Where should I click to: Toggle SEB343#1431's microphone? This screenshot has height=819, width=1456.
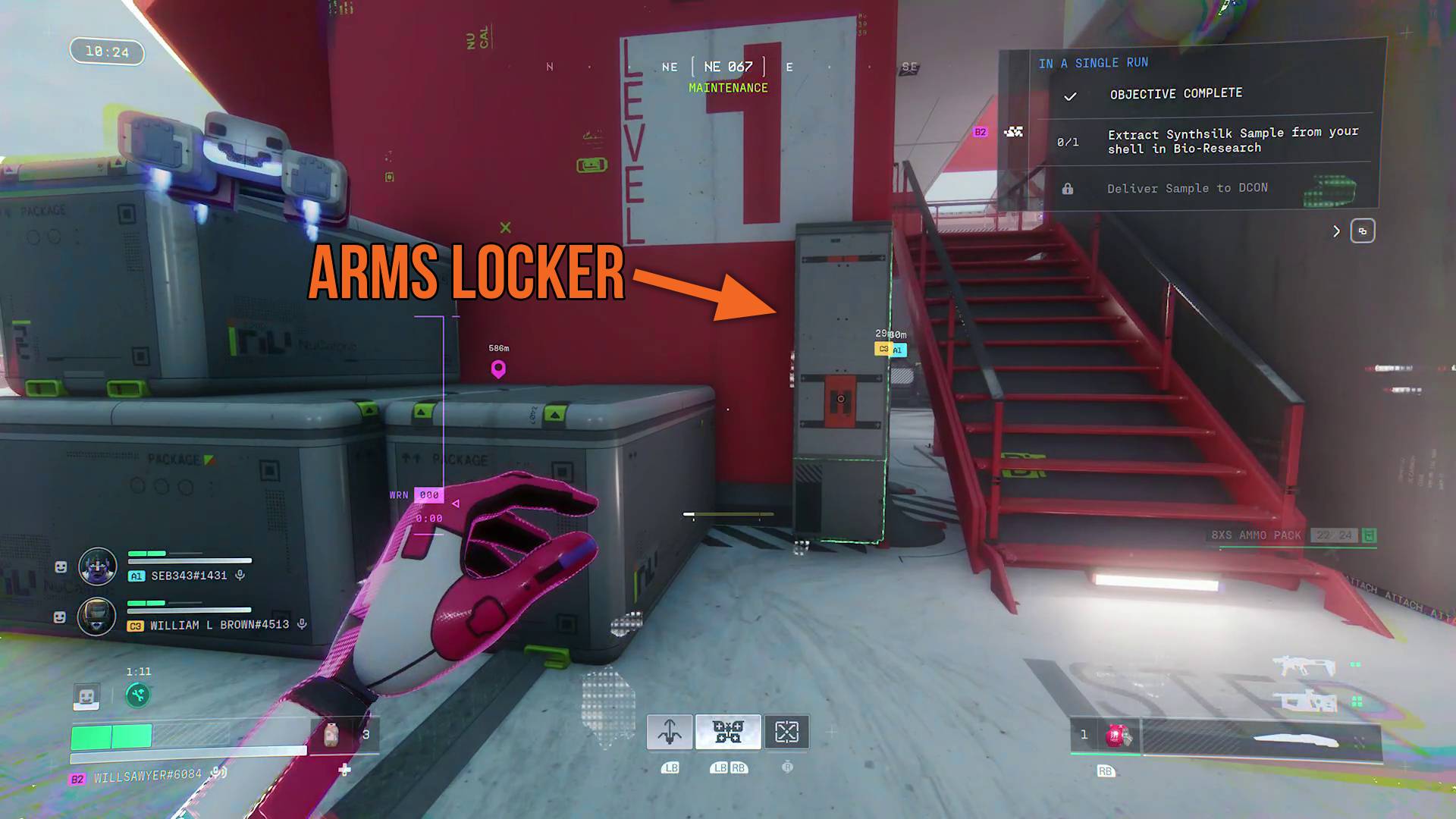241,575
